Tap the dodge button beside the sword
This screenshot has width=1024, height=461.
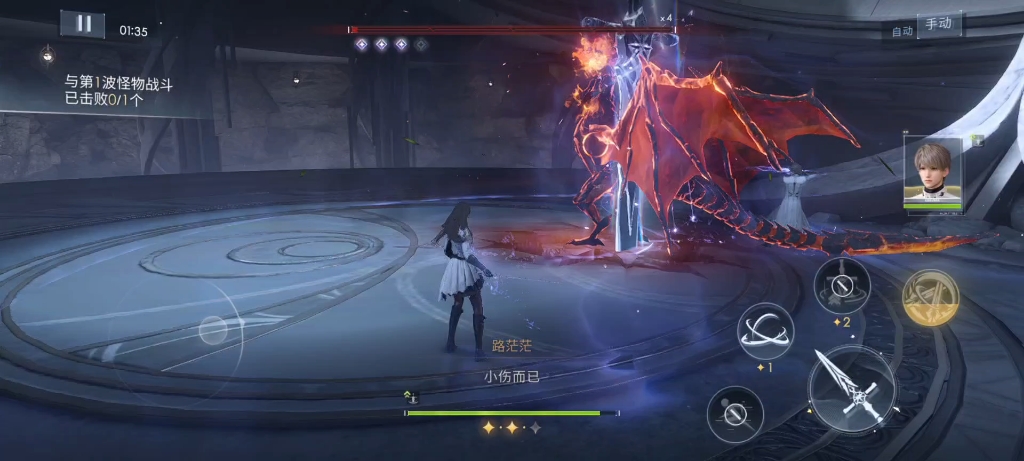[735, 413]
